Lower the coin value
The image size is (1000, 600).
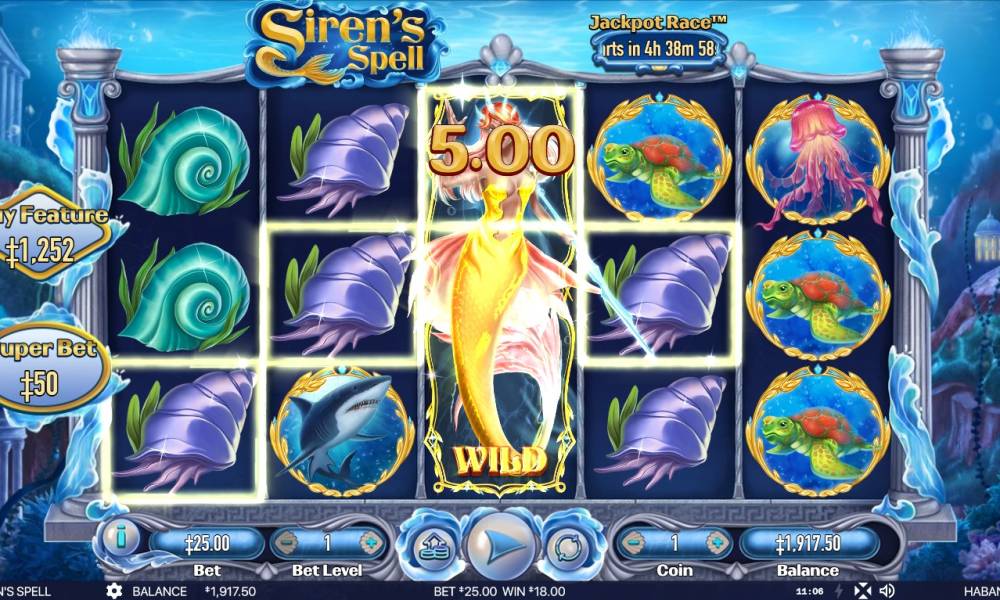coord(632,543)
